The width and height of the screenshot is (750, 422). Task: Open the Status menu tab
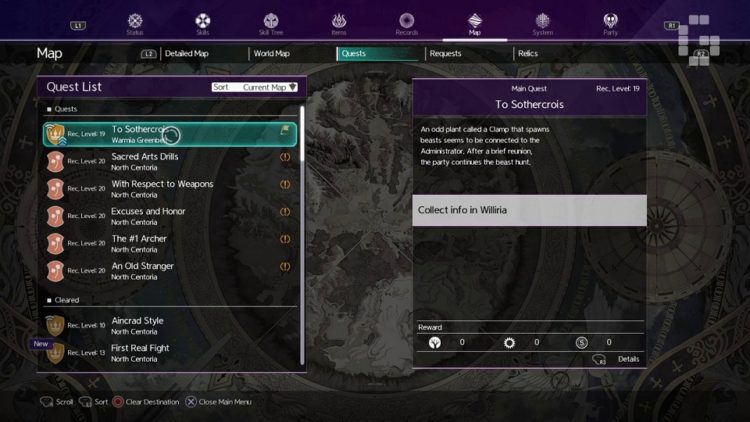pyautogui.click(x=135, y=22)
